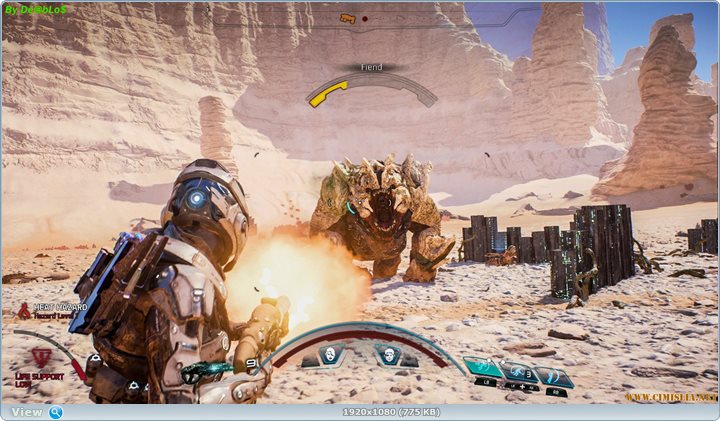This screenshot has height=421, width=720.
Task: Activate the last power ability icon
Action: click(x=553, y=376)
